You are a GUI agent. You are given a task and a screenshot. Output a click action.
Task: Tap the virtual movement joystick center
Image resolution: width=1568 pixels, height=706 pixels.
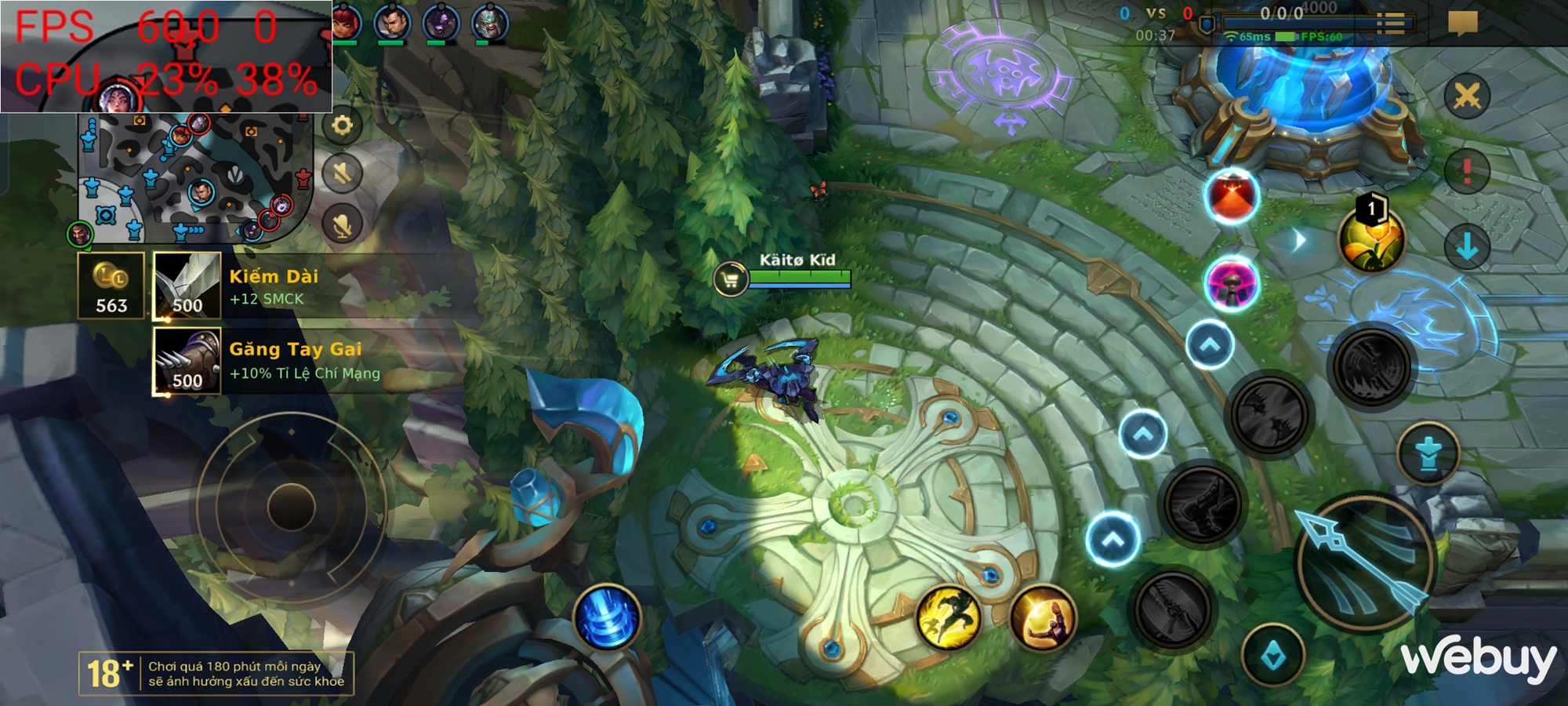(x=292, y=506)
